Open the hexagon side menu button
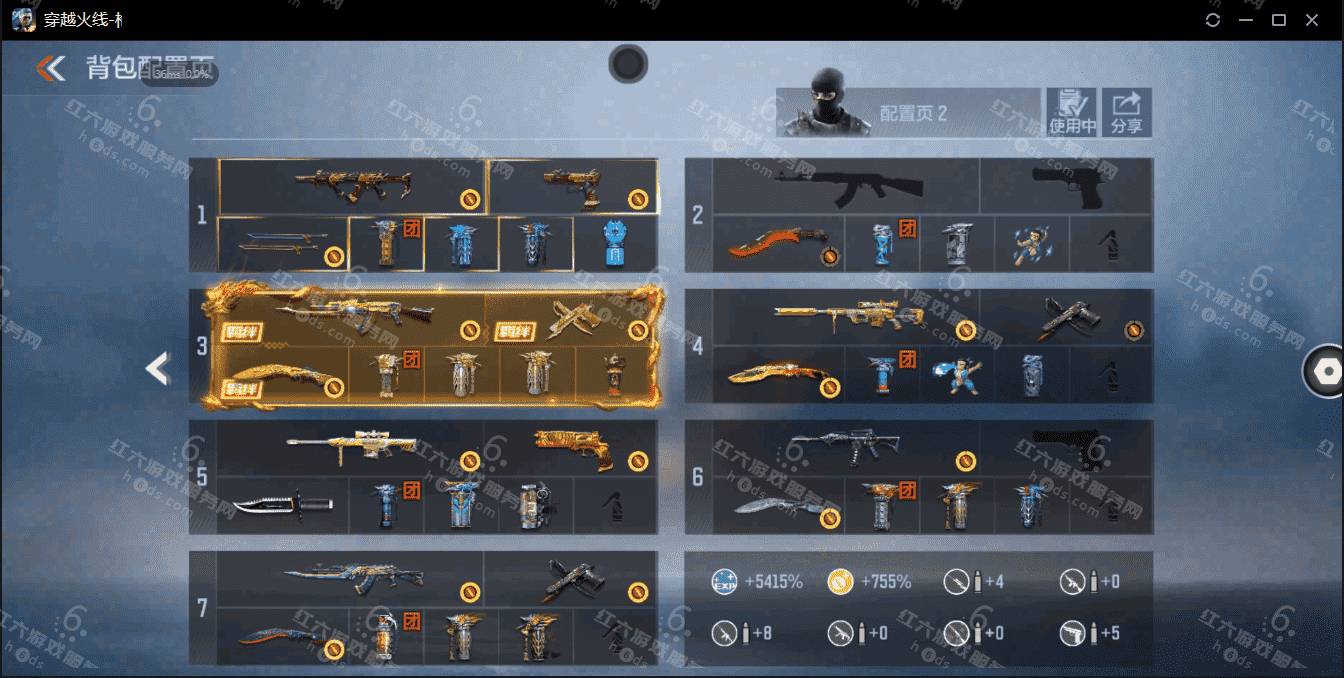Image resolution: width=1344 pixels, height=678 pixels. (1326, 371)
